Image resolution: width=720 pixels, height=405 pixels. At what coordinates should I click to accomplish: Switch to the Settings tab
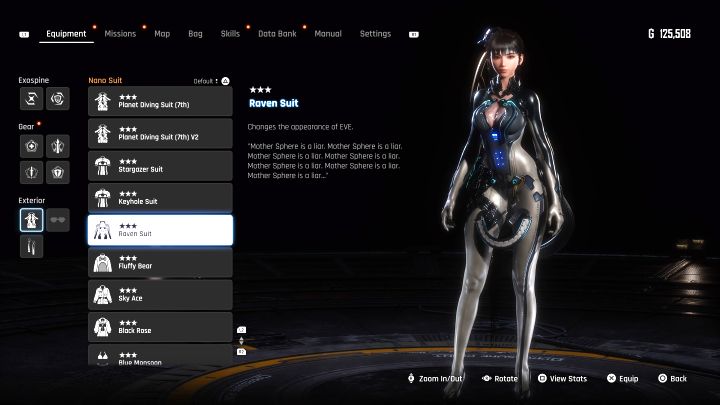click(x=375, y=33)
